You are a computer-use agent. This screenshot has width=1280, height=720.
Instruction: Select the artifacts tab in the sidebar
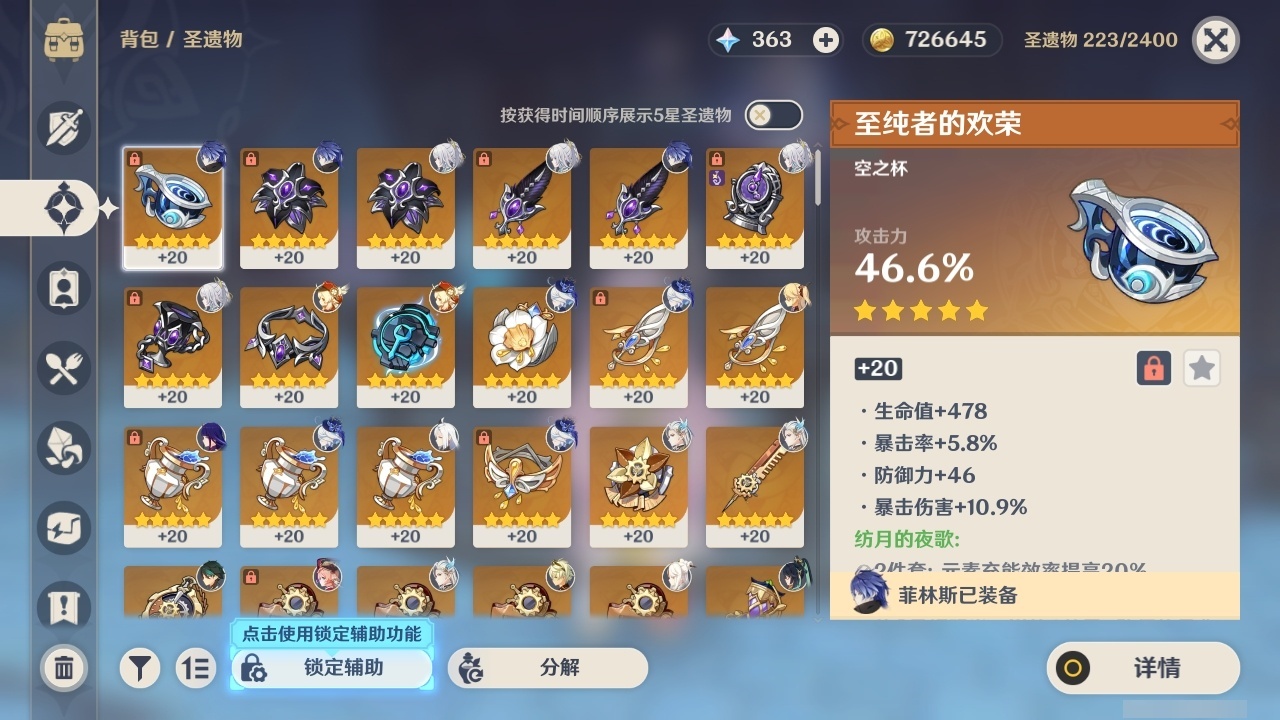pos(62,207)
